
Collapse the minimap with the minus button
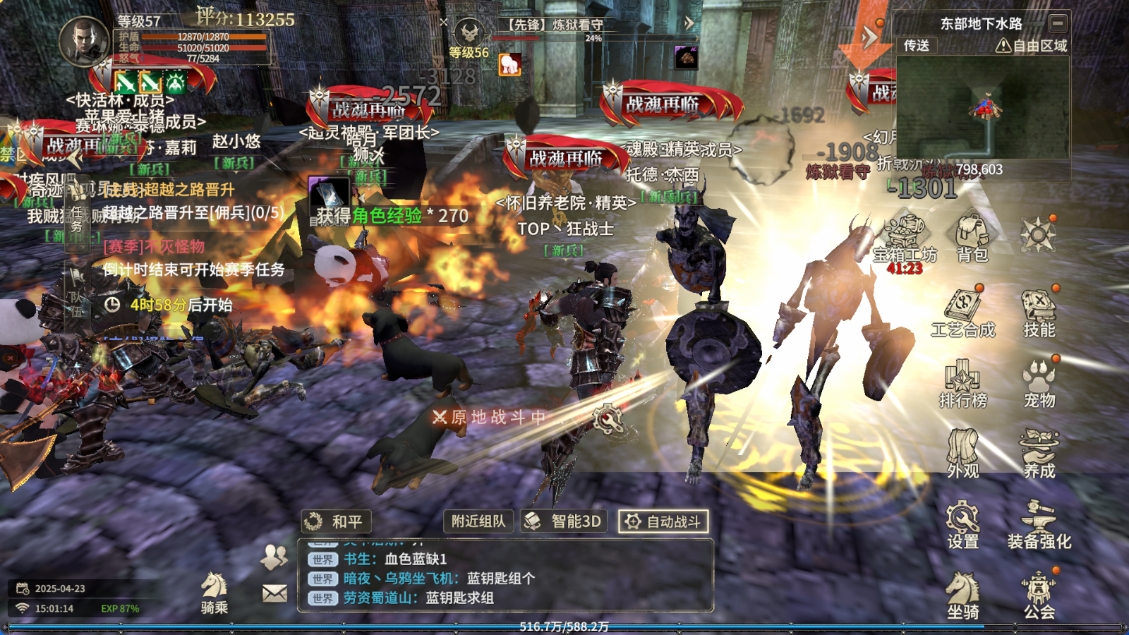[1058, 22]
